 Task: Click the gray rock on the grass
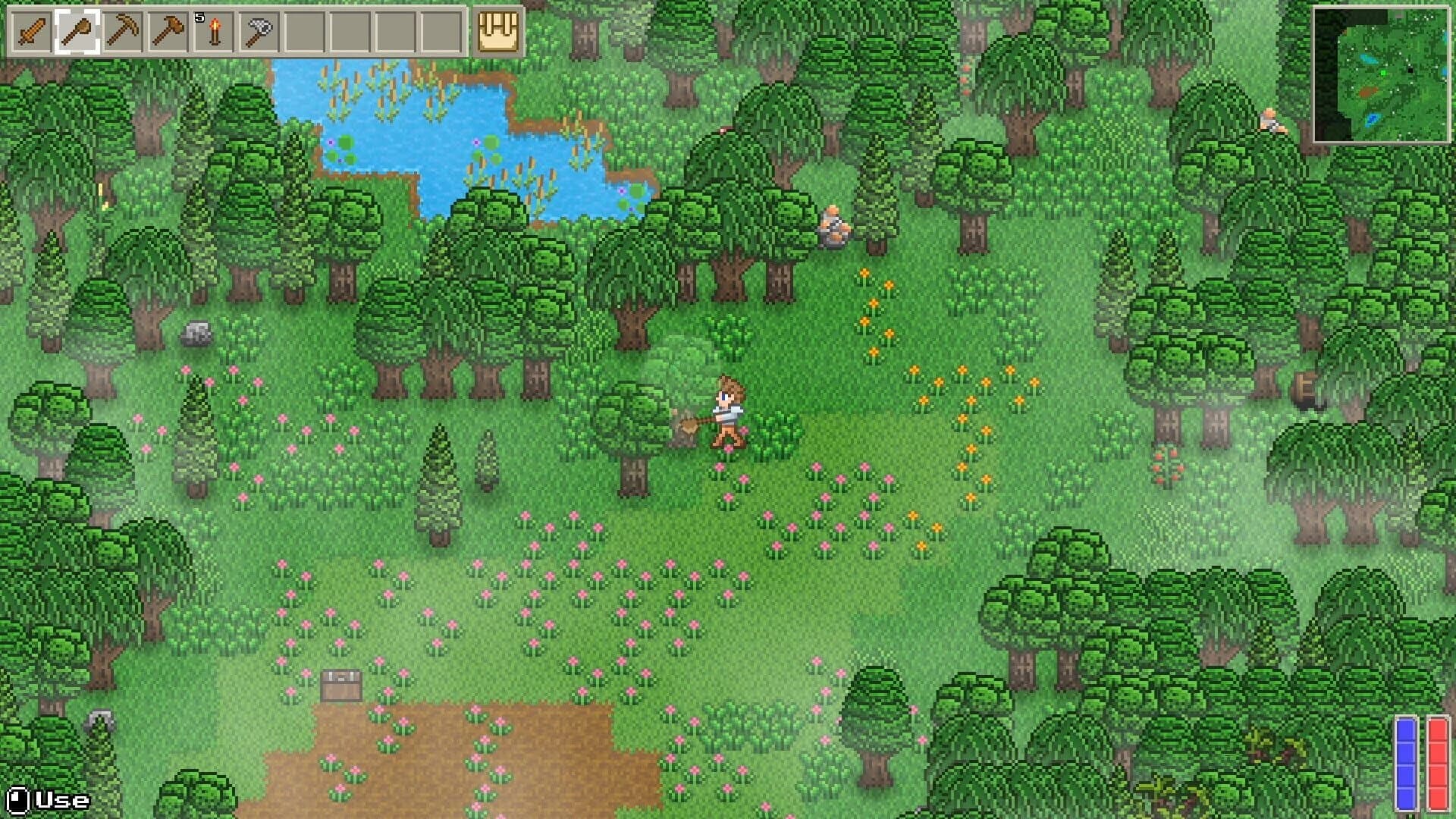(196, 334)
